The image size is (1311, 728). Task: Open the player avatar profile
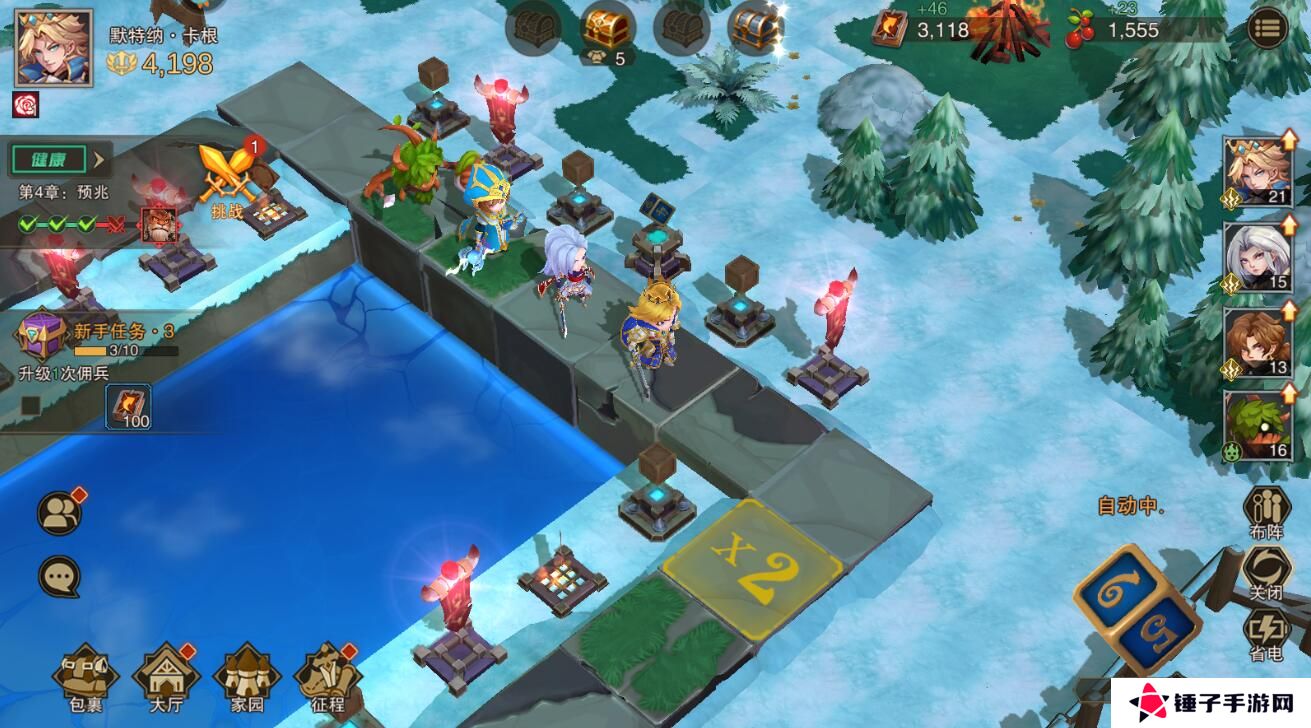(53, 48)
